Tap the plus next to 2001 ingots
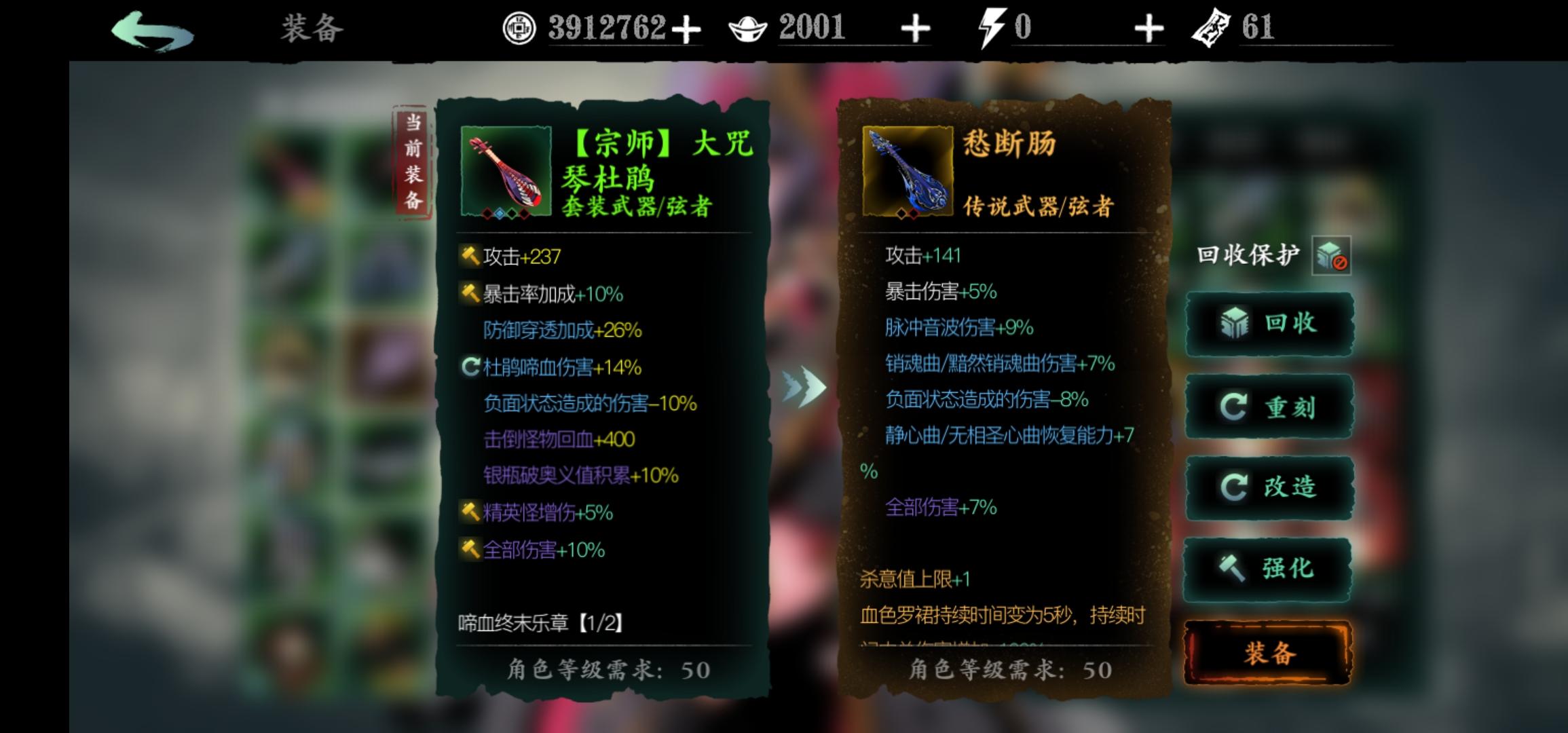Screen dimensions: 1568x733 tap(917, 28)
